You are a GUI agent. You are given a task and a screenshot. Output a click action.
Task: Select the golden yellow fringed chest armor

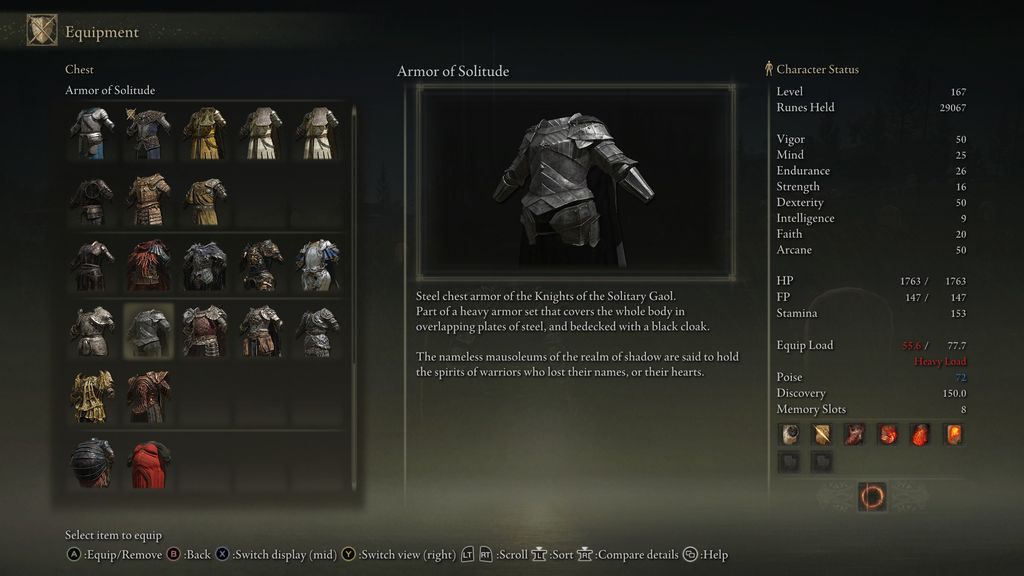(91, 397)
